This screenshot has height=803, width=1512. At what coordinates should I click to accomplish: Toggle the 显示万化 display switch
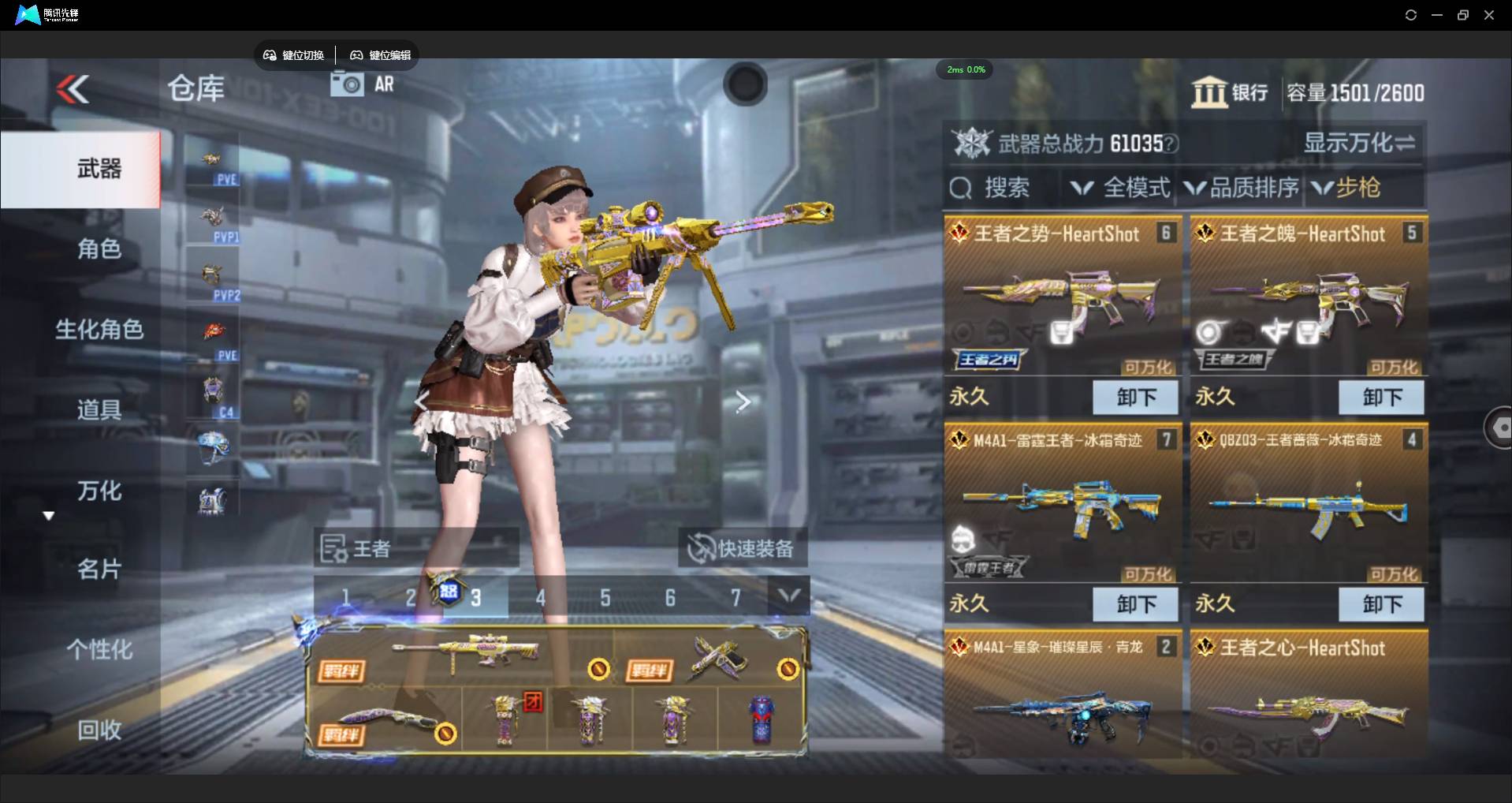[x=1359, y=143]
